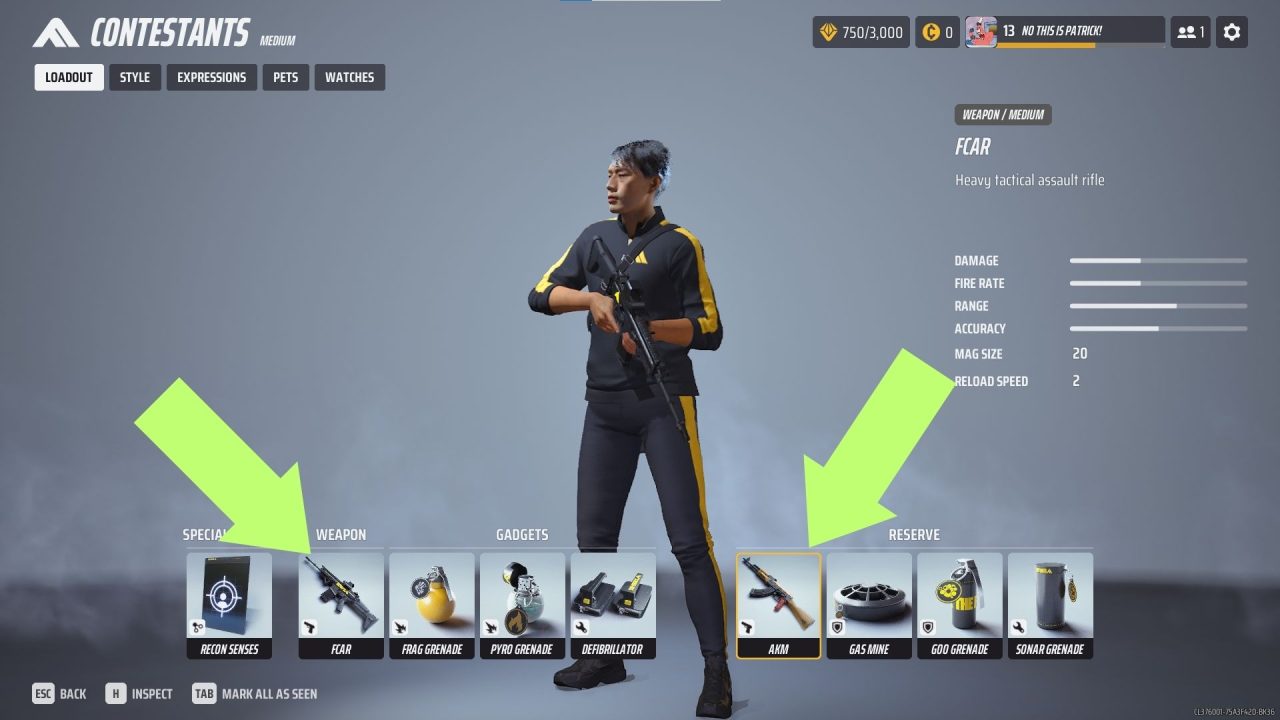Switch to the STYLE tab
Image resolution: width=1280 pixels, height=720 pixels.
(x=134, y=77)
